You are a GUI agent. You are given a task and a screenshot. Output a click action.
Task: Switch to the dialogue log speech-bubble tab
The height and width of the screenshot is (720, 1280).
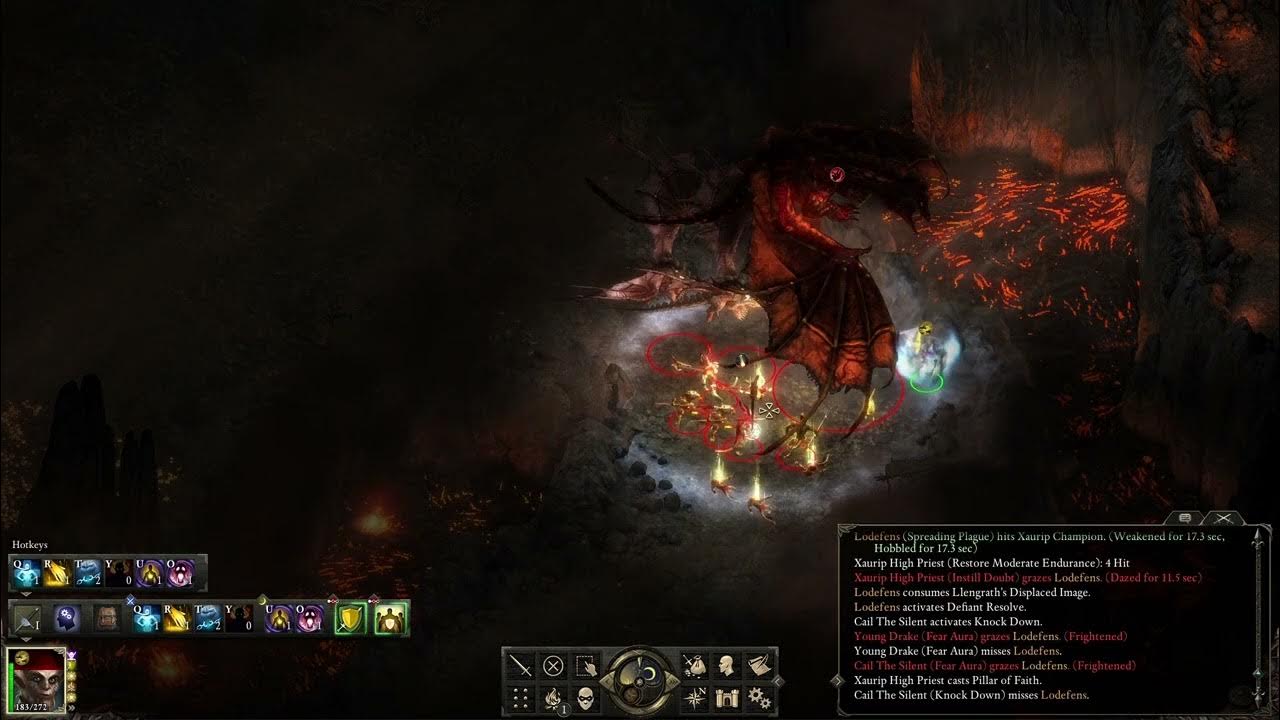coord(1186,518)
